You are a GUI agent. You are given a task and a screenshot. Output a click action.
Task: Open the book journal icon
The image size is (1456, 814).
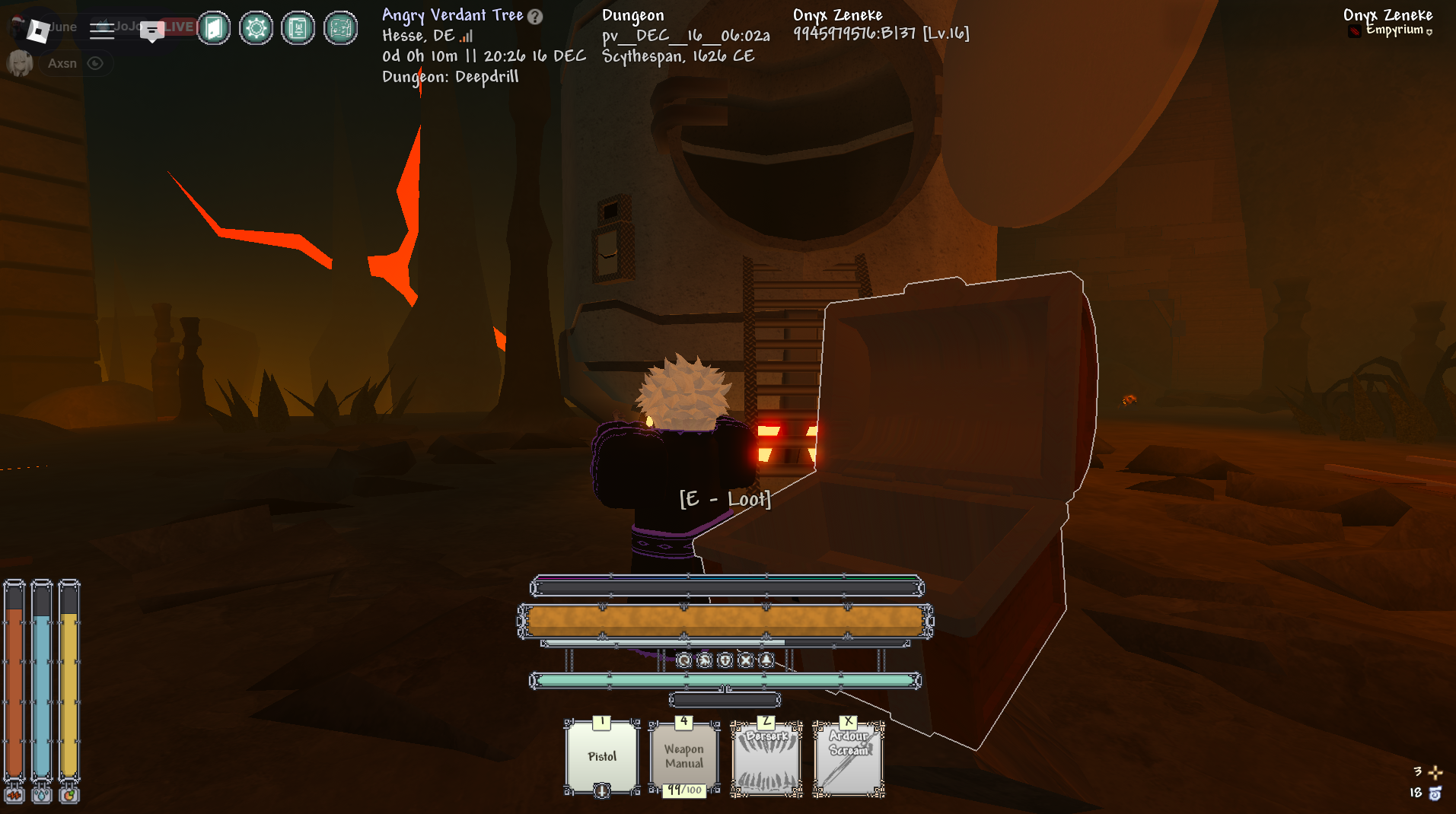coord(298,29)
